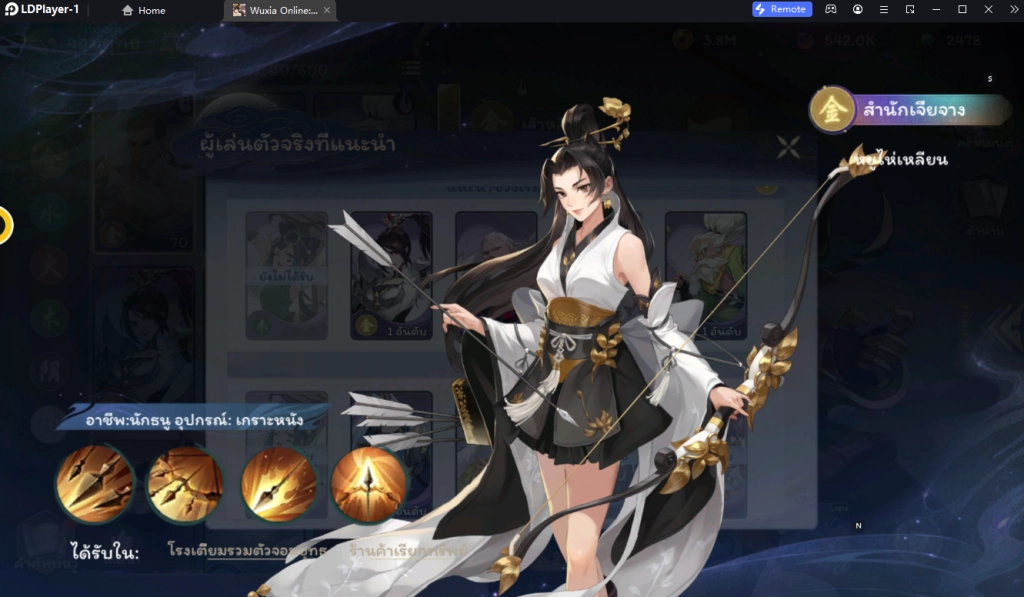
Task: Minimize the LDPlayer window
Action: pos(936,9)
